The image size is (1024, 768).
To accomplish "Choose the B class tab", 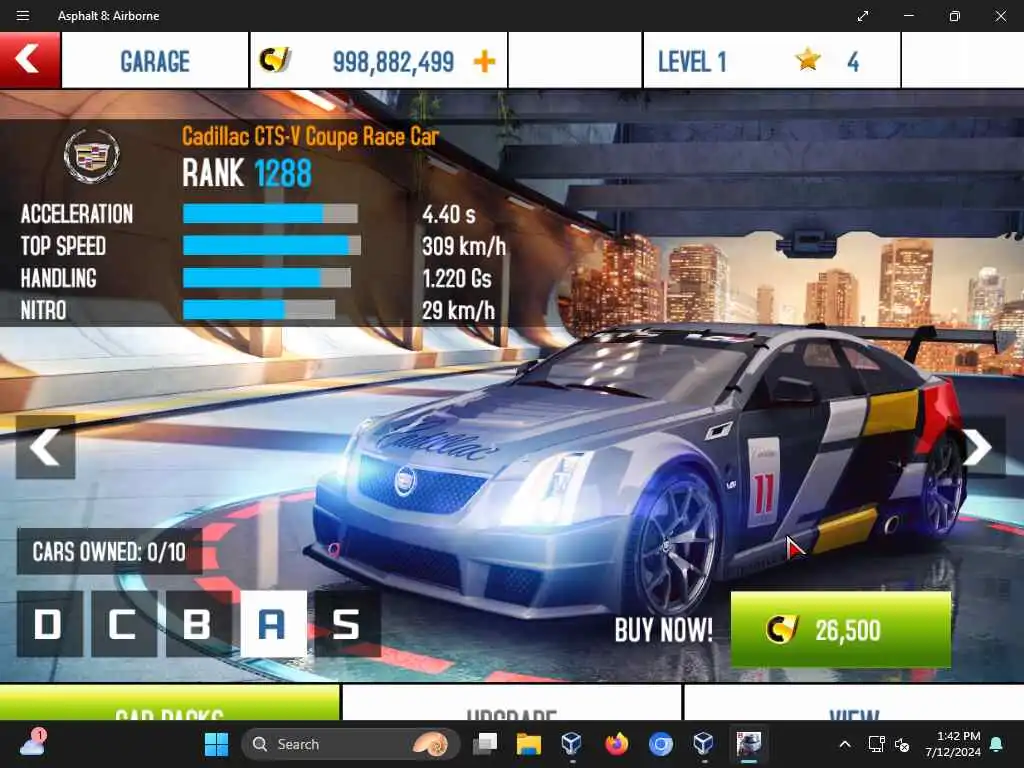I will tap(198, 624).
